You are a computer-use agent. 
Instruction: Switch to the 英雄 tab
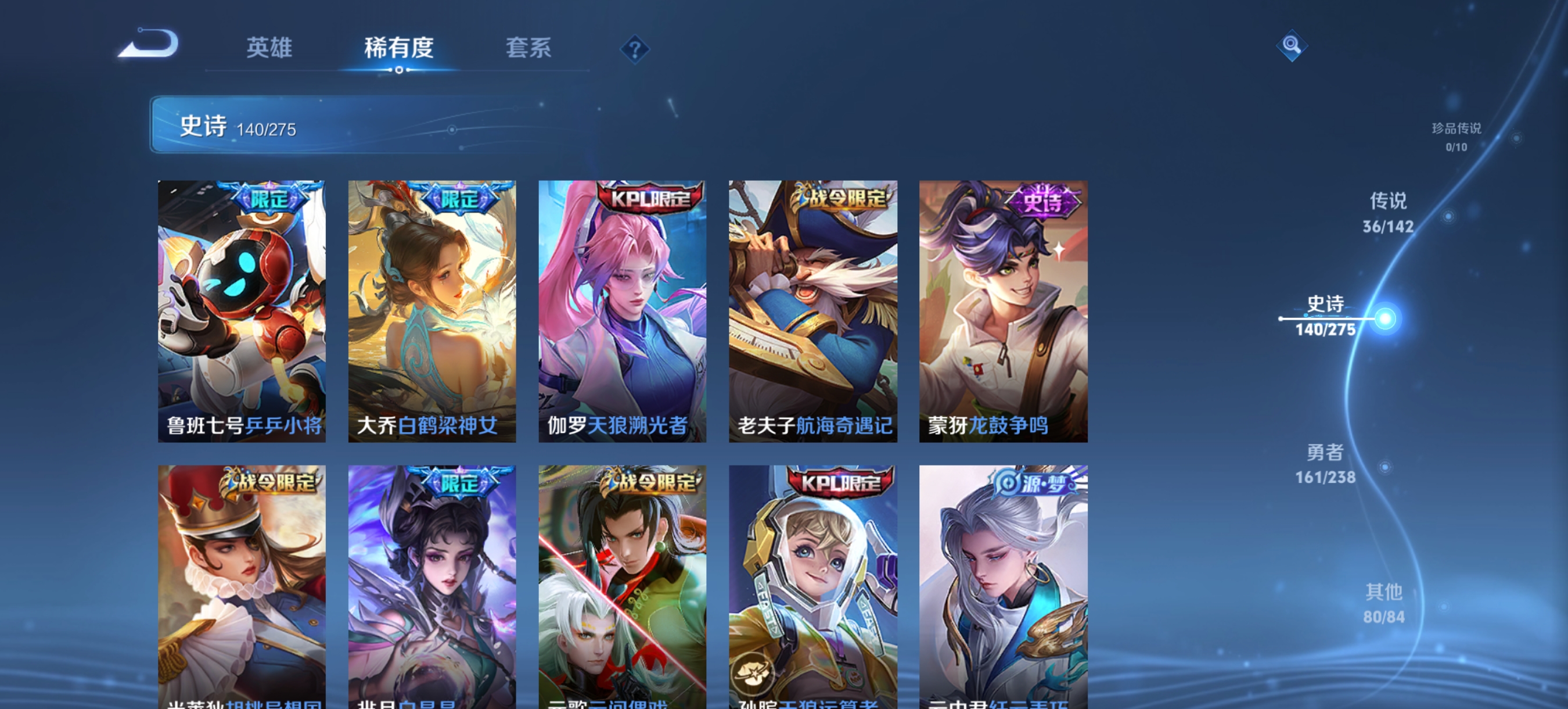click(x=269, y=49)
